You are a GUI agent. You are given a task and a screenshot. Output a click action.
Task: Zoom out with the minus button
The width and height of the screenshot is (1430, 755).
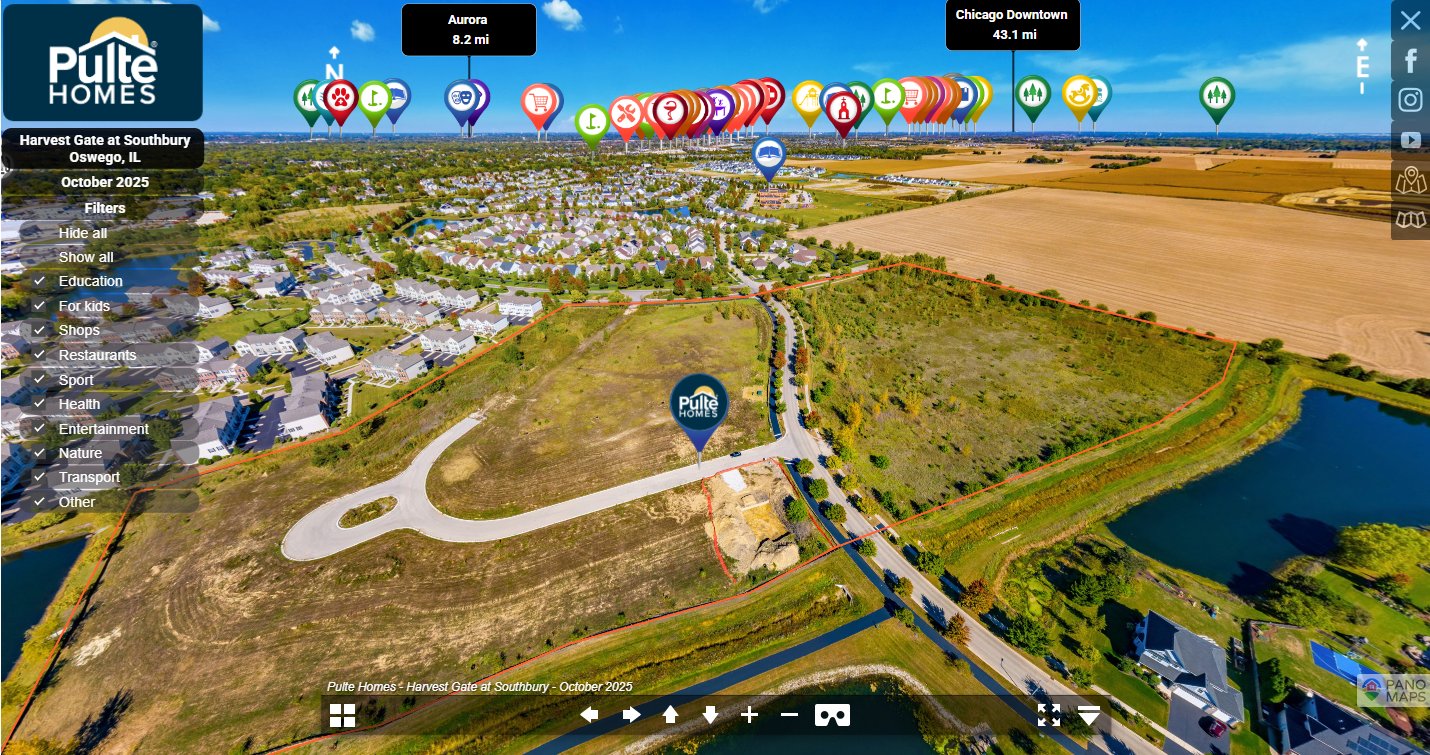(x=789, y=715)
